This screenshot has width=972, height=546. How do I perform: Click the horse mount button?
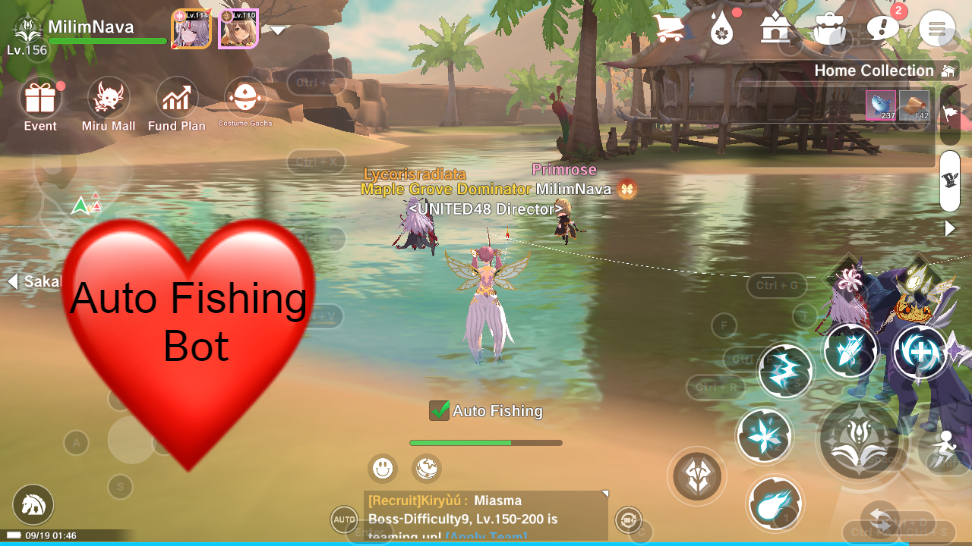tap(32, 505)
